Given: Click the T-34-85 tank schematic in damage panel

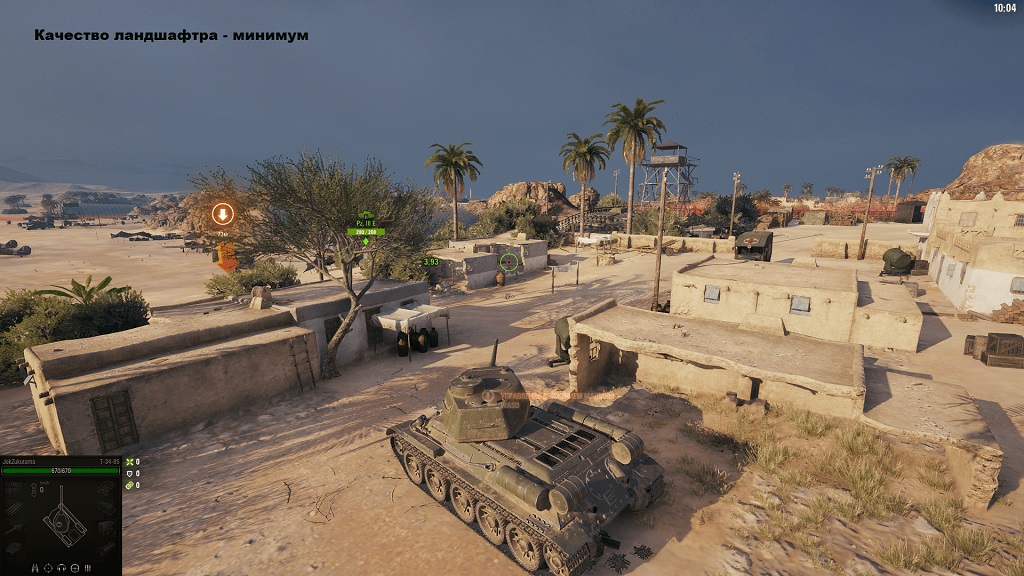Looking at the screenshot, I should tap(62, 522).
